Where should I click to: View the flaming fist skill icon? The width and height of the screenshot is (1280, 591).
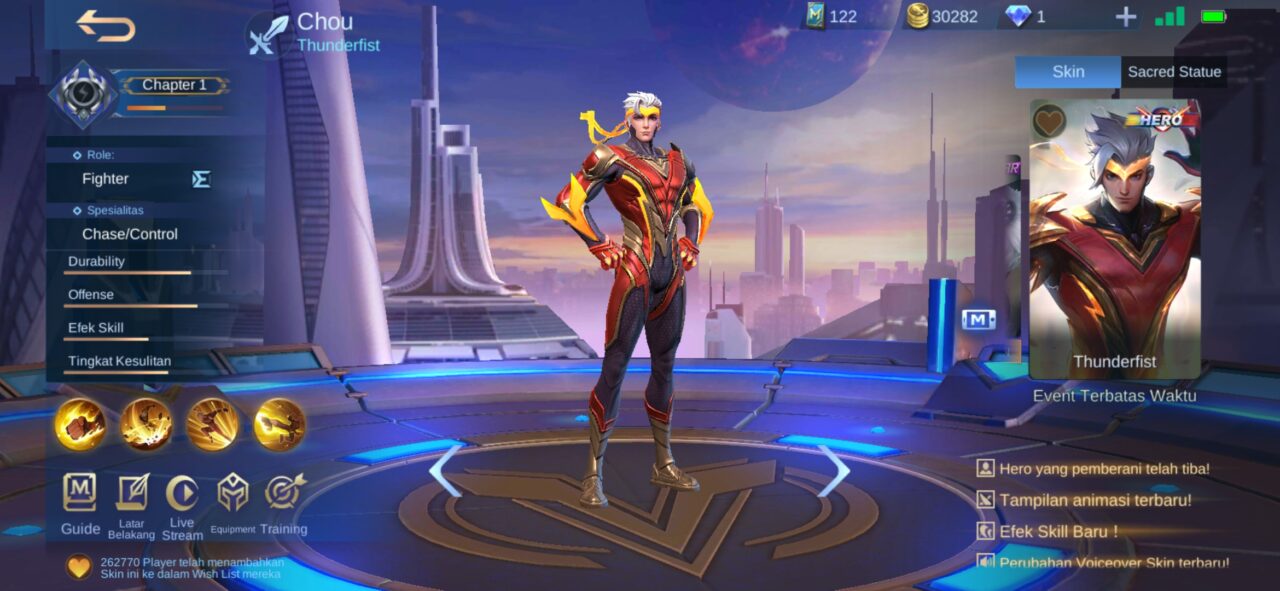pyautogui.click(x=80, y=424)
